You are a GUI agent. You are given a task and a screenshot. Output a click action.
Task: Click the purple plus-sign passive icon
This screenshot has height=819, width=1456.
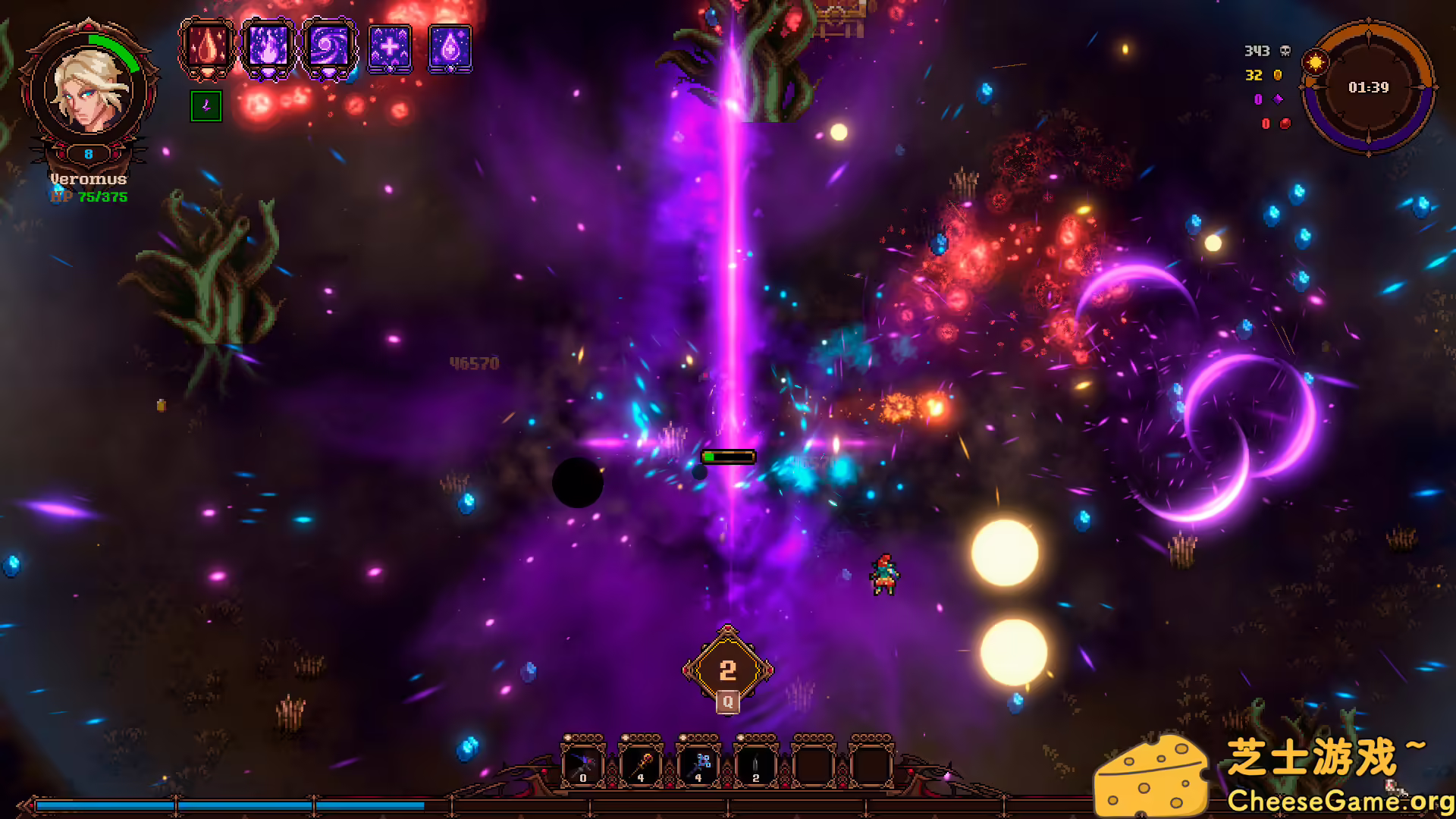390,49
